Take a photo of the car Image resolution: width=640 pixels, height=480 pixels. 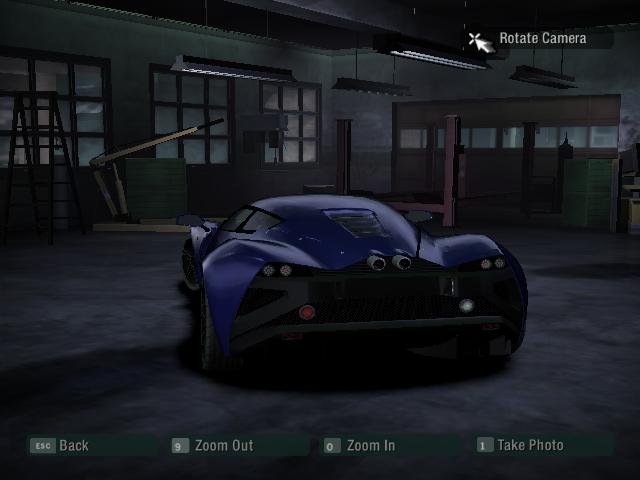point(530,446)
